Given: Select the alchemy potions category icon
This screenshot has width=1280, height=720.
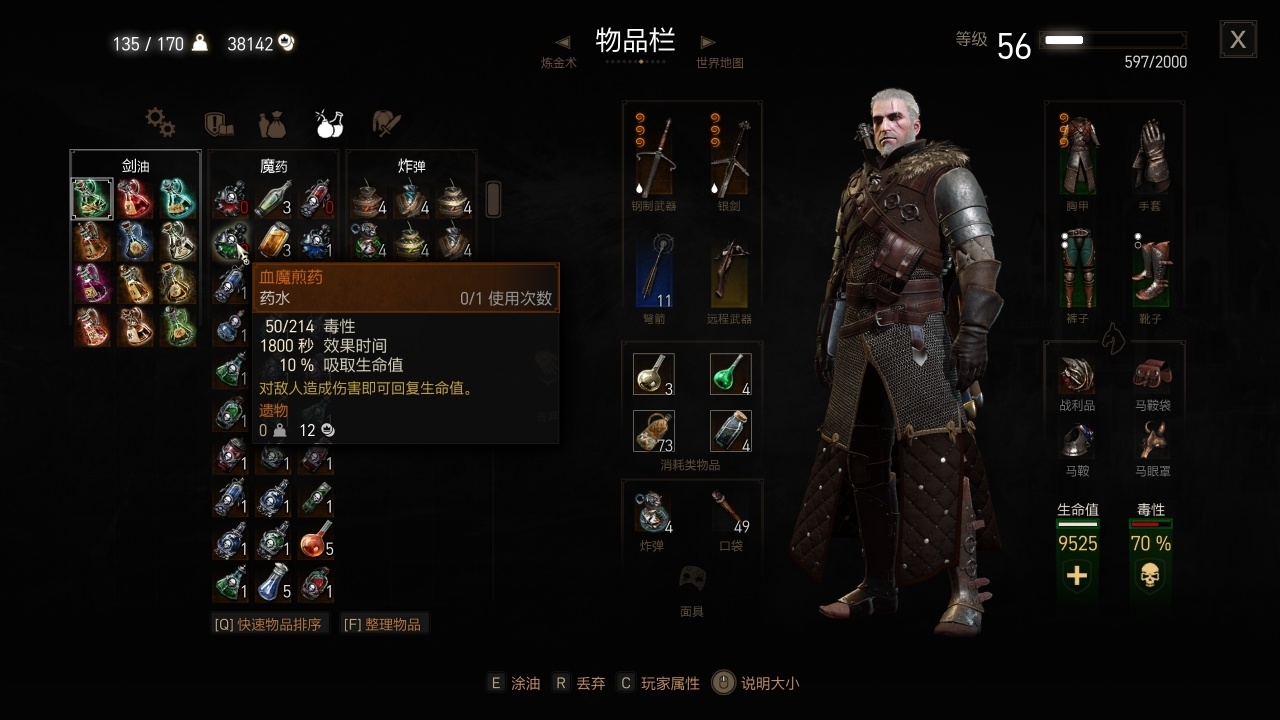Looking at the screenshot, I should coord(328,123).
